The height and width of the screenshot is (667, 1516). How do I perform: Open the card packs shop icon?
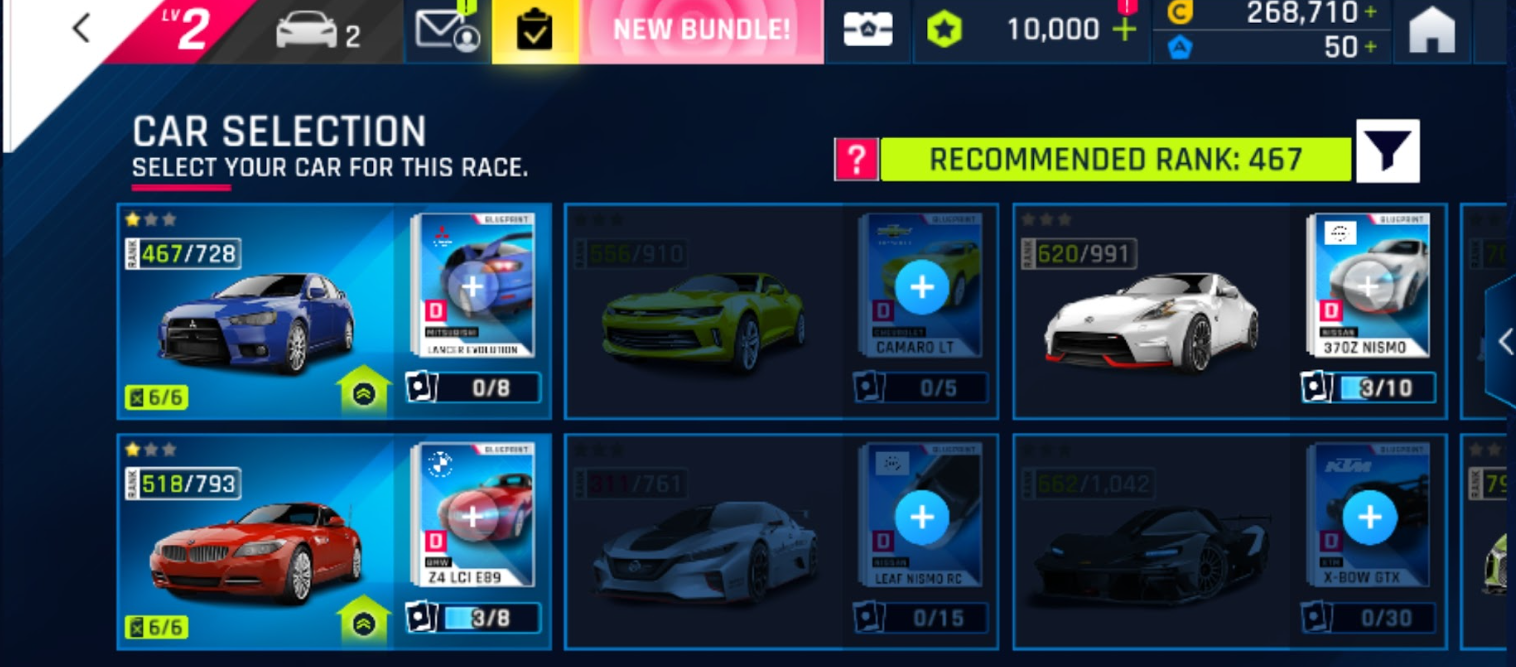(x=867, y=30)
